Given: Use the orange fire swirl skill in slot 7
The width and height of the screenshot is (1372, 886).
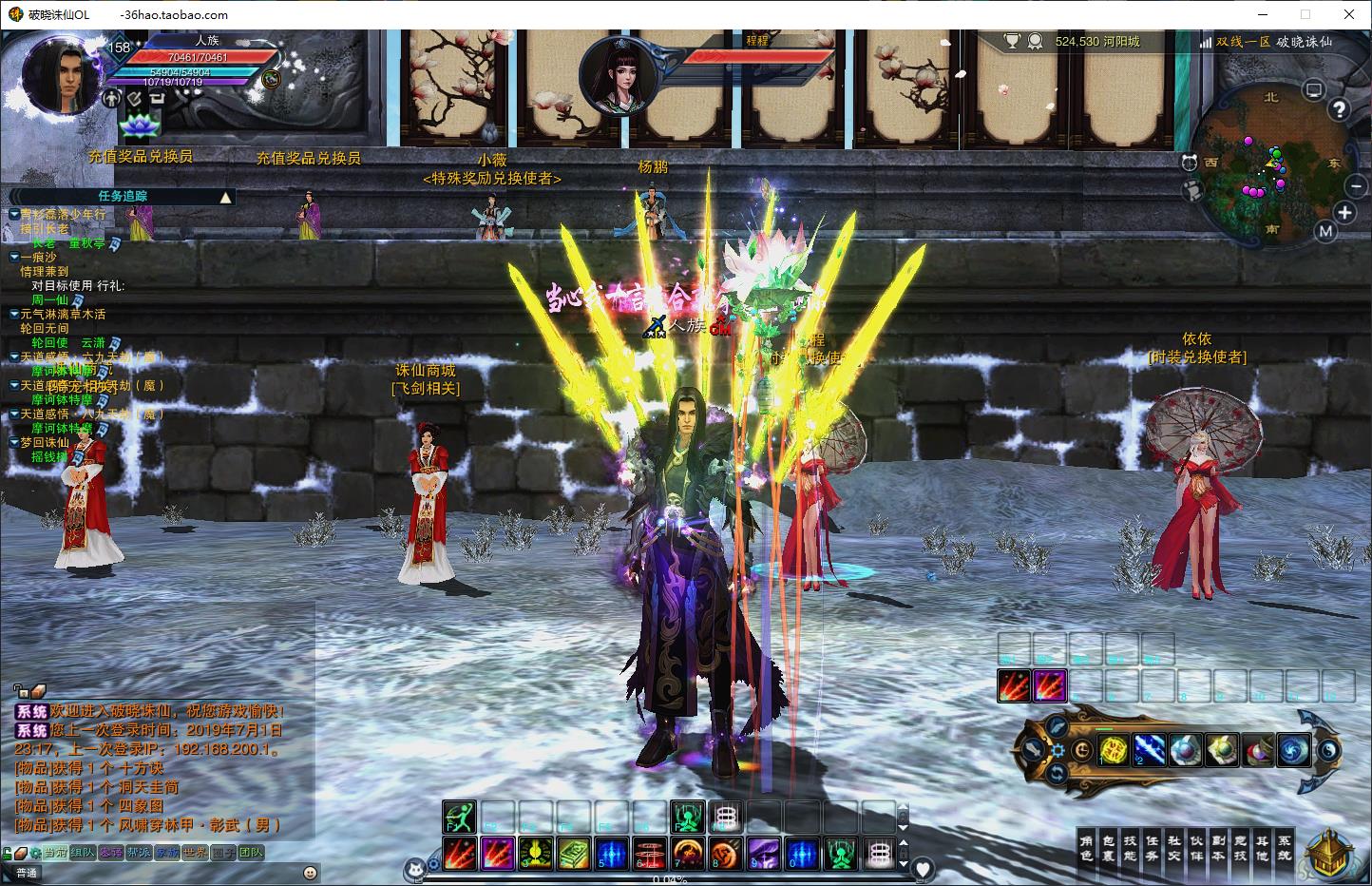Looking at the screenshot, I should pyautogui.click(x=688, y=853).
